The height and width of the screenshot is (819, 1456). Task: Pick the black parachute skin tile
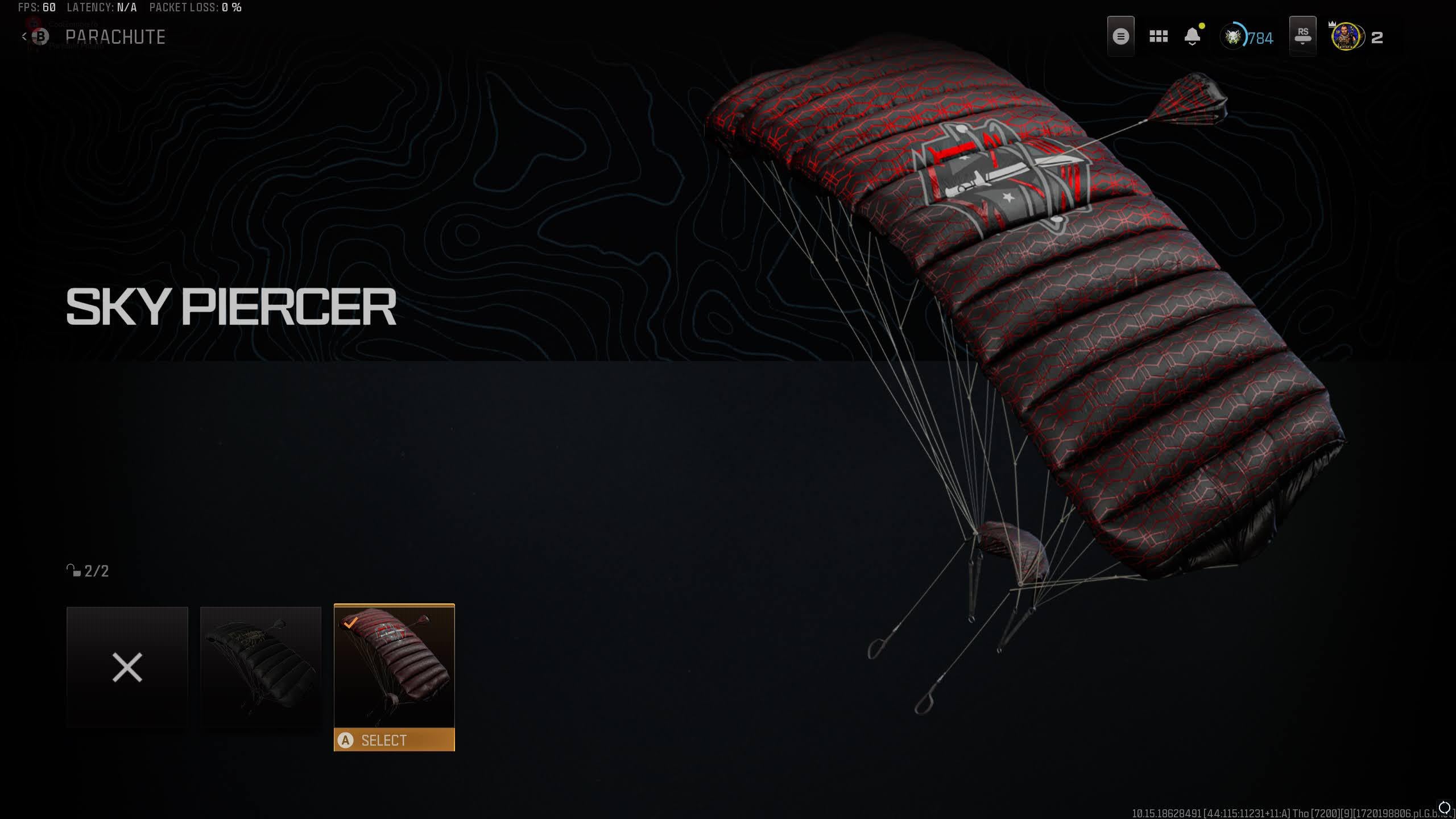[260, 667]
